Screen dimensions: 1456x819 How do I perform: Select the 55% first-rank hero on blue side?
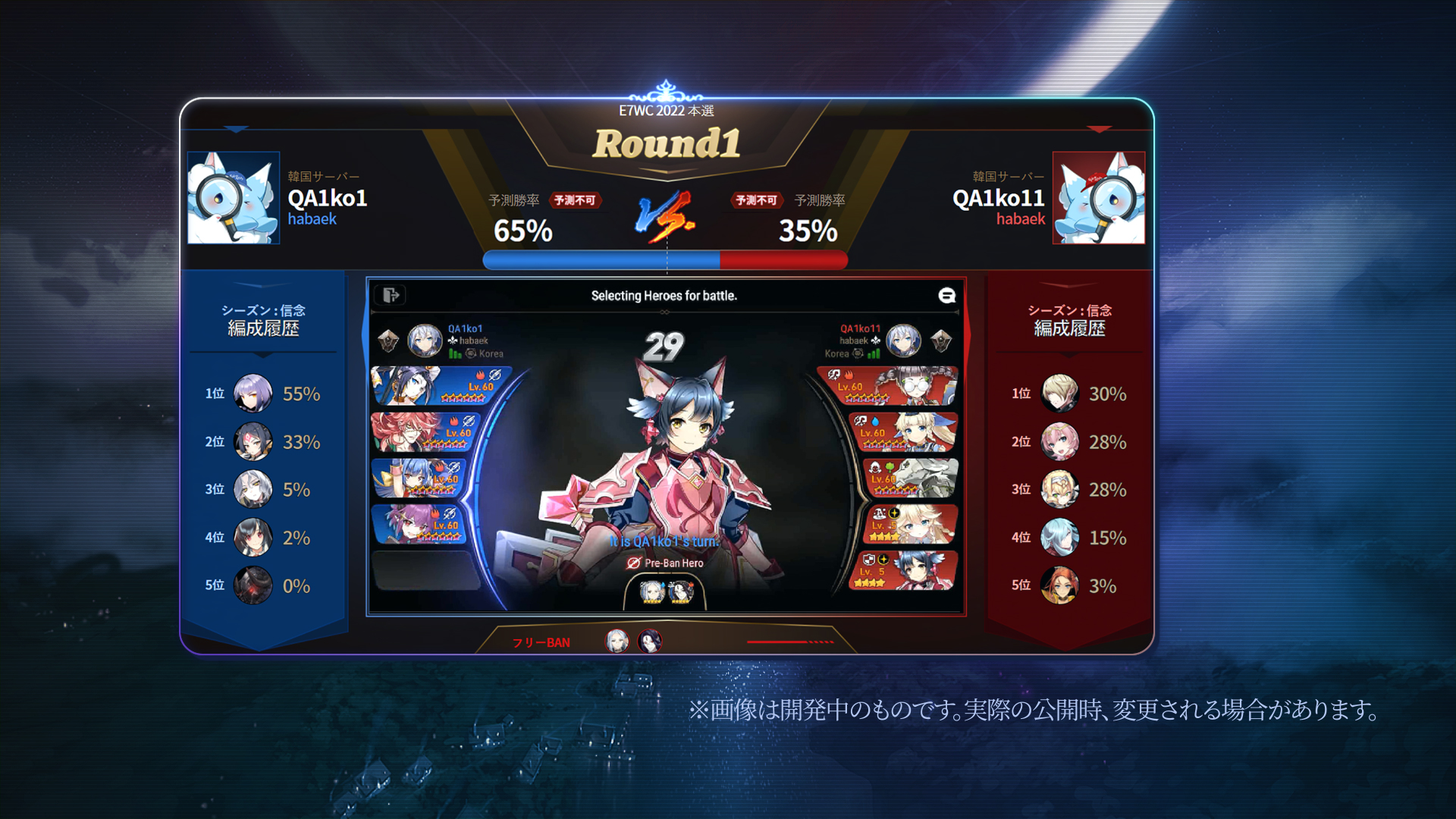pos(253,394)
